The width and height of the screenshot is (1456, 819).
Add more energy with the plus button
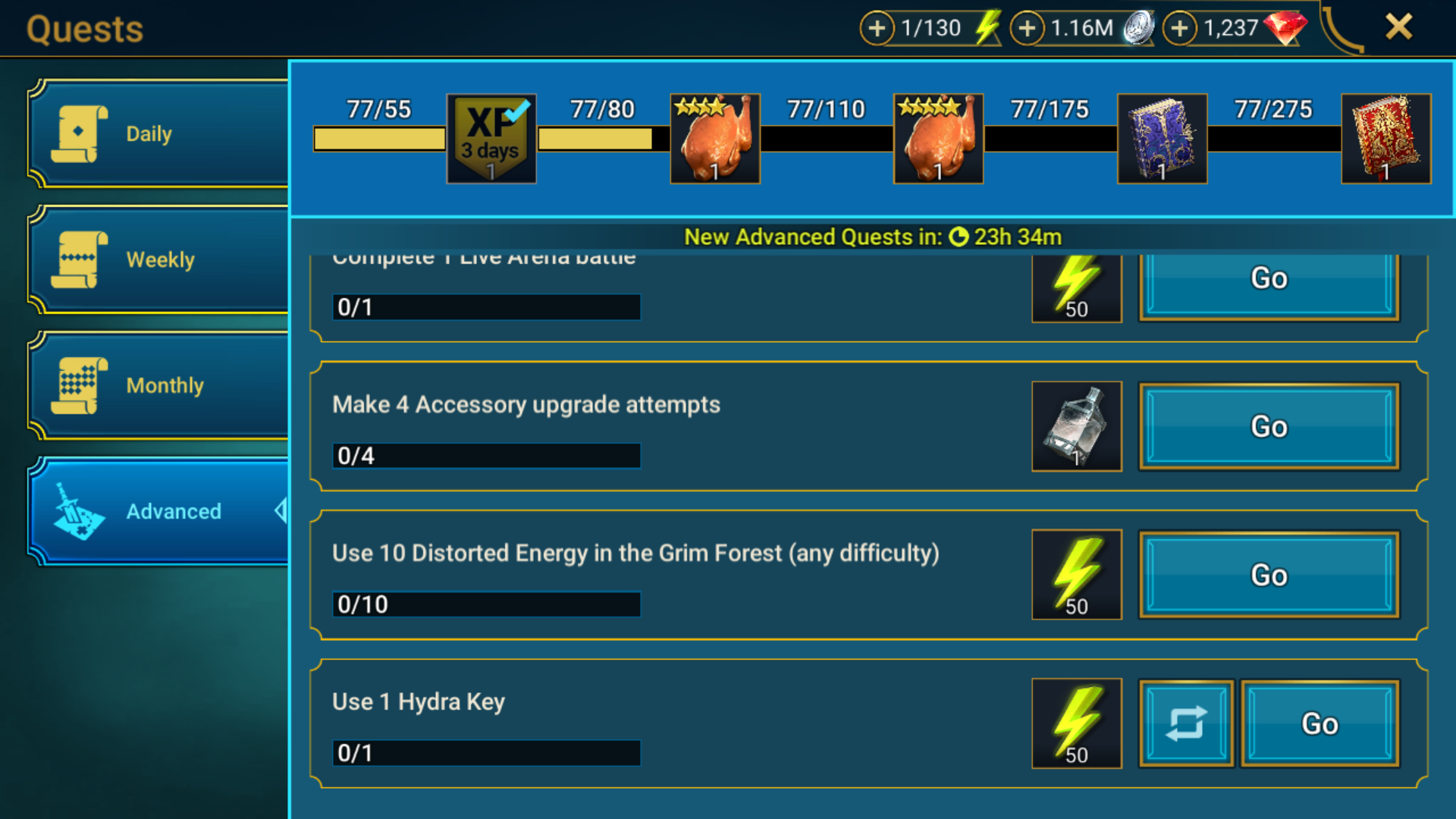coord(877,29)
